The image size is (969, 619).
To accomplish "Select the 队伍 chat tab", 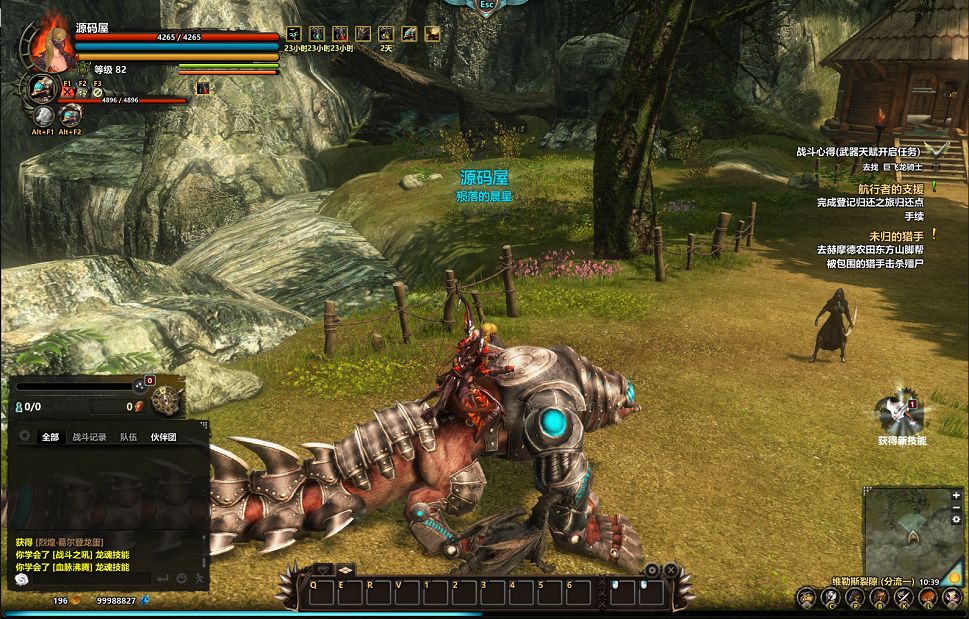I will point(128,437).
